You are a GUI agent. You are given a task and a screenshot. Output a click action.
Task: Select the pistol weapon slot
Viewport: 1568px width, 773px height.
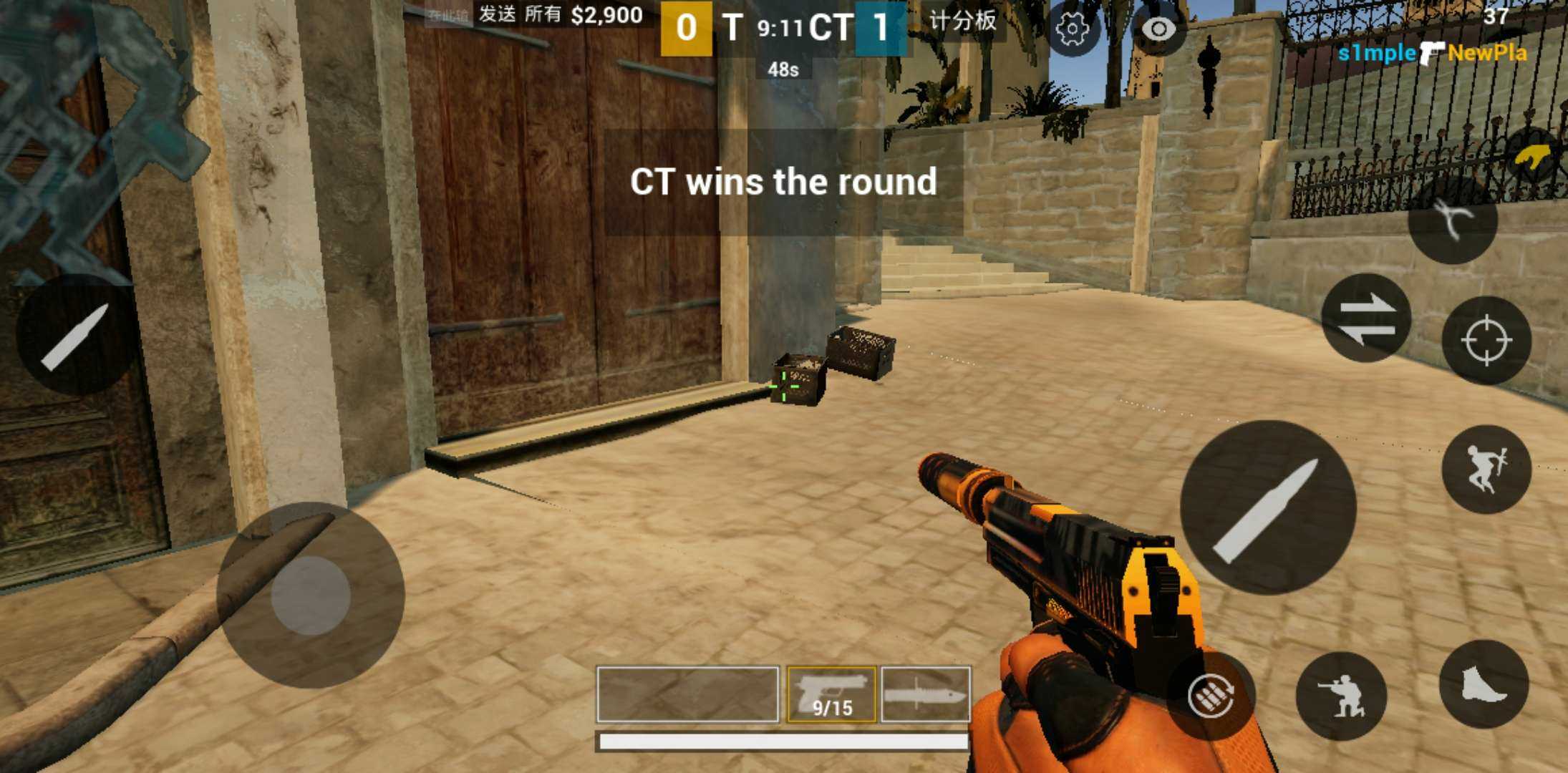[x=831, y=694]
